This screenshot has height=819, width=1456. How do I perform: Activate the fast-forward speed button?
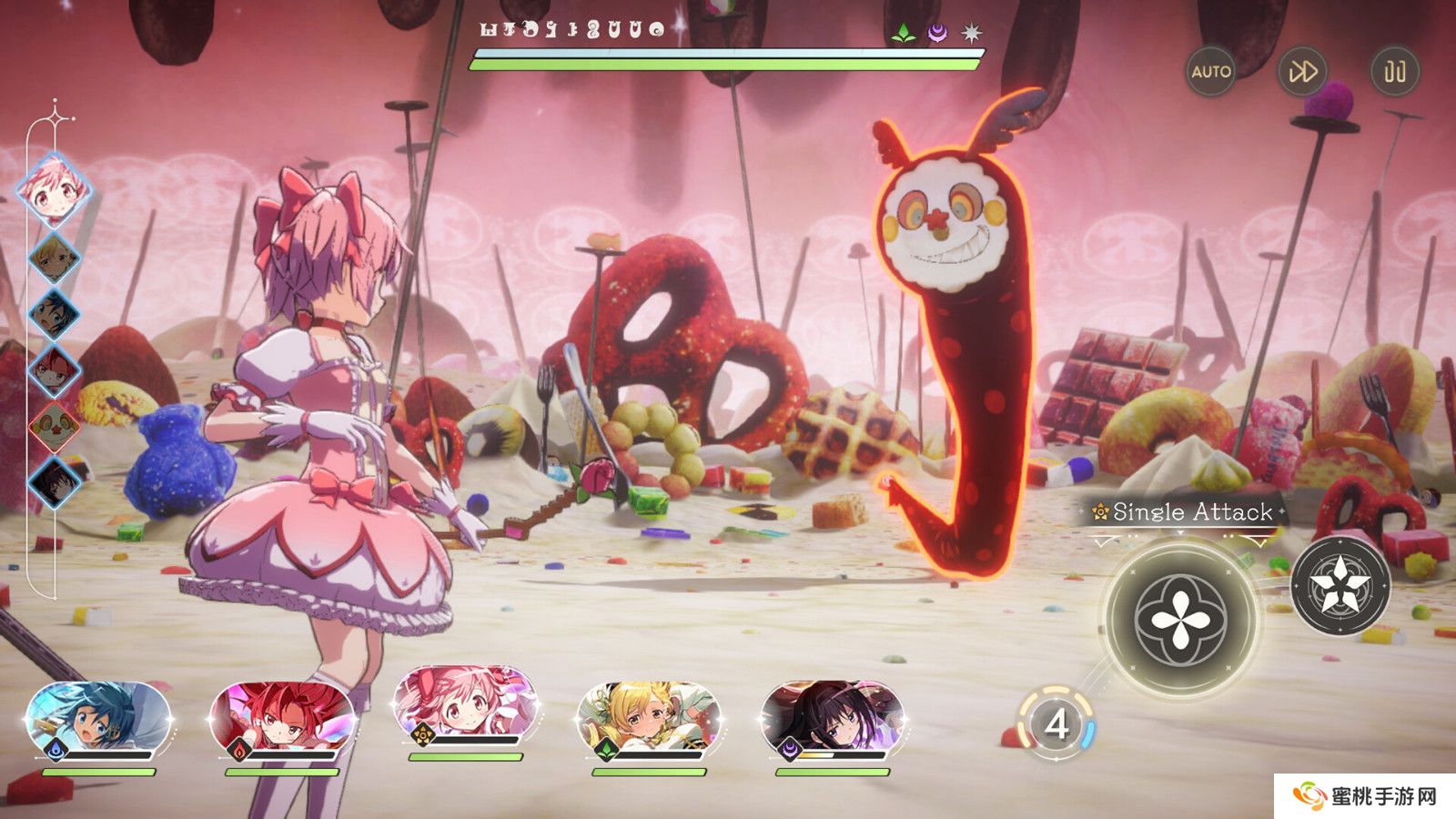click(x=1302, y=71)
